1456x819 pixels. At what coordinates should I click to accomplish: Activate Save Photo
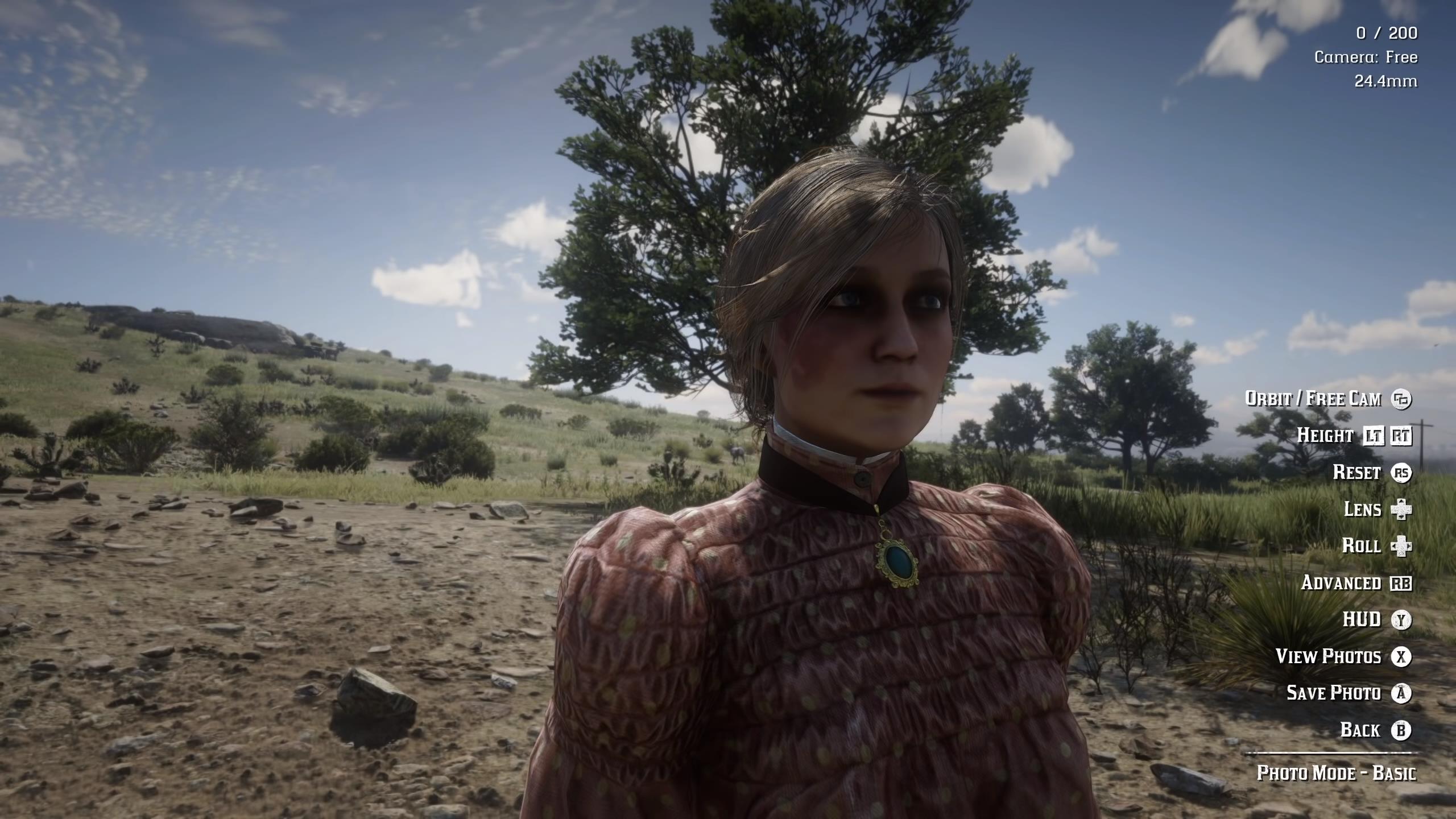(1337, 693)
